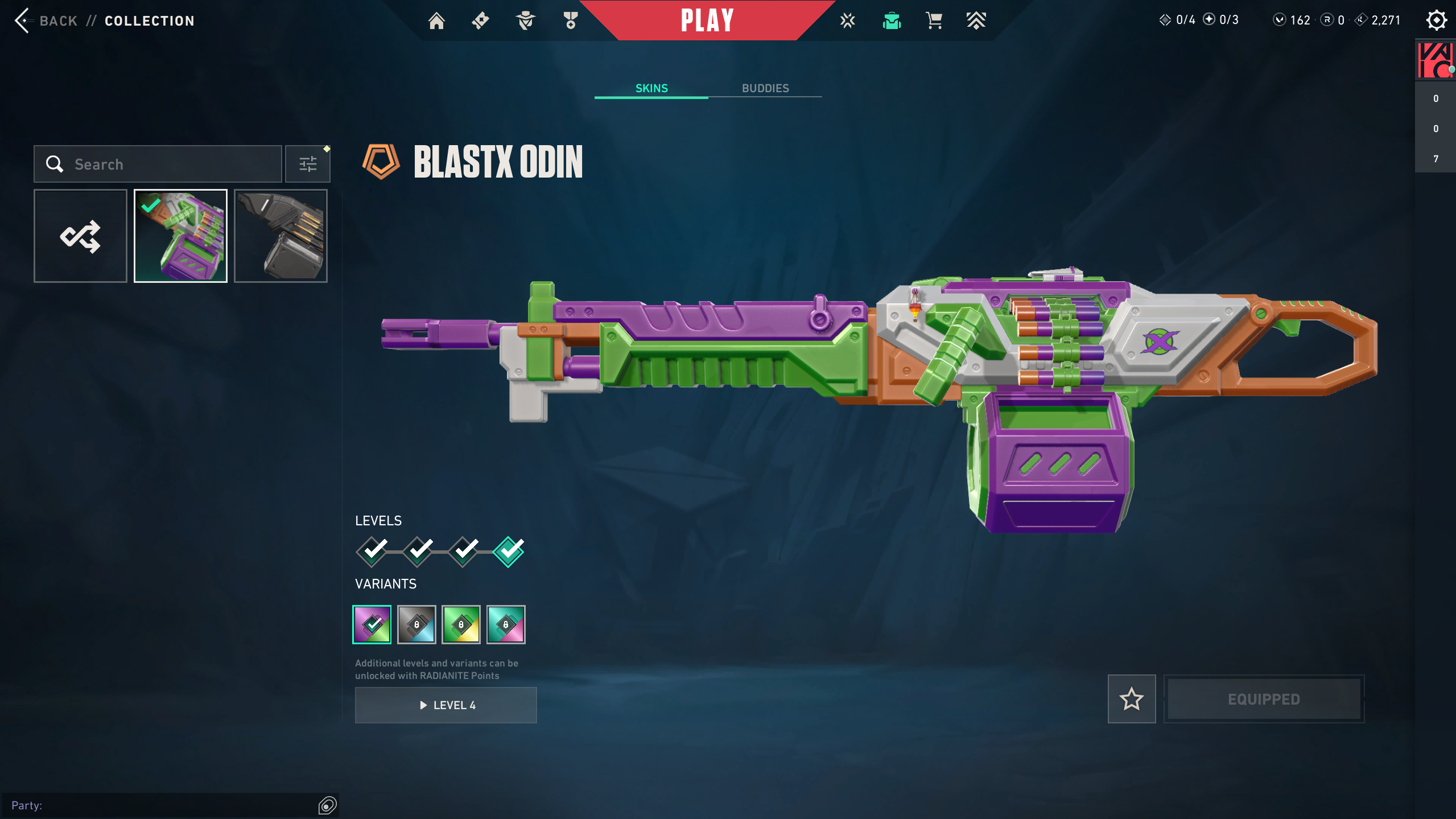Go back from Collection screen

(46, 21)
